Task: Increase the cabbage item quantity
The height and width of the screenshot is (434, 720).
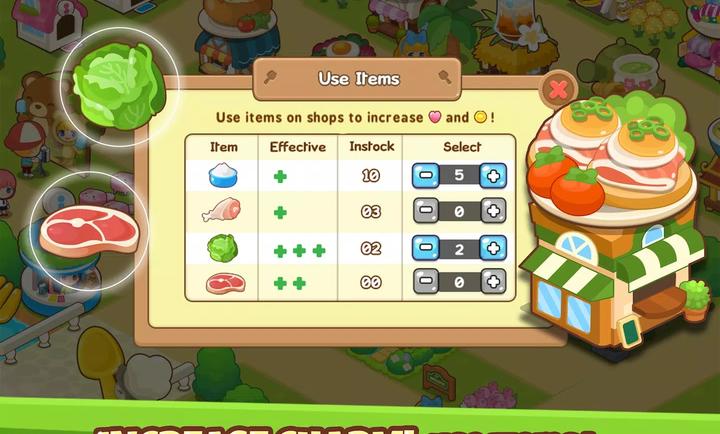Action: tap(492, 248)
